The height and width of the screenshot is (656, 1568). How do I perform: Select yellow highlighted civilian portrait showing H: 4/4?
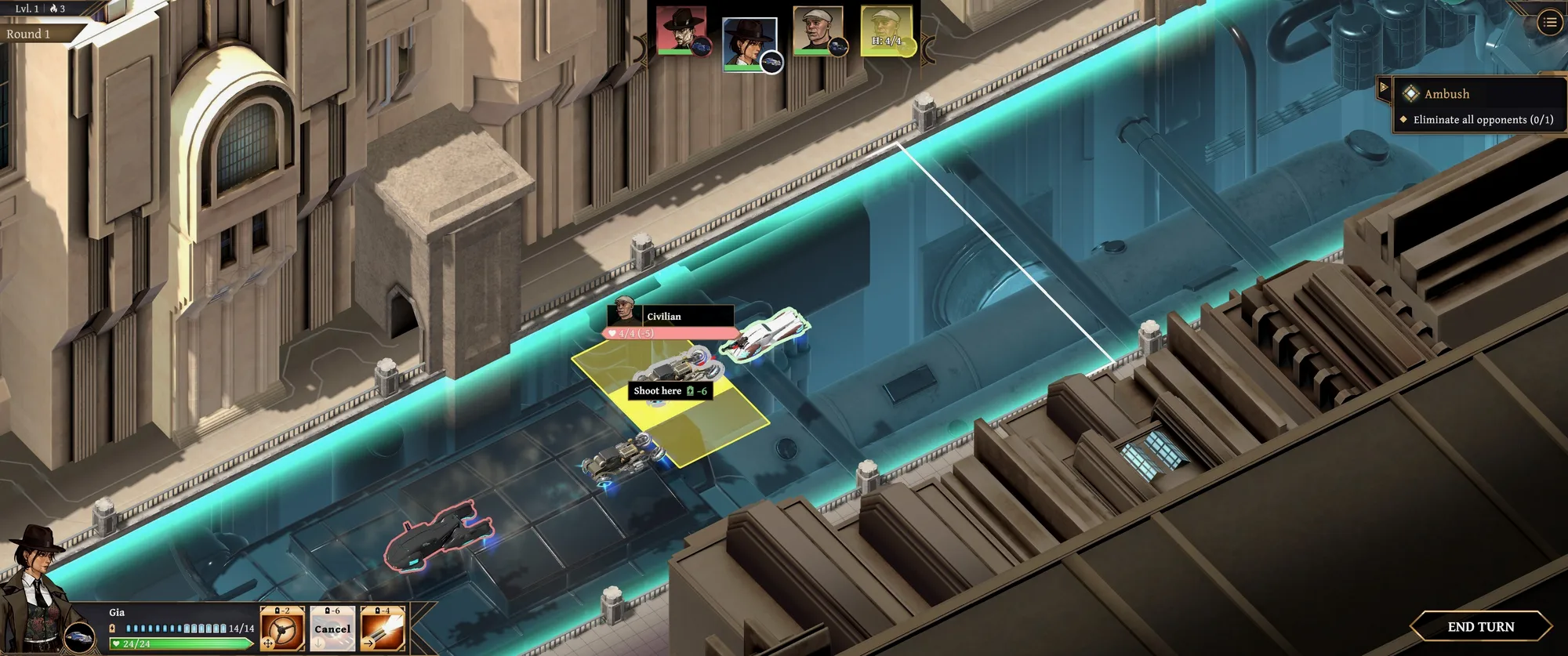(x=886, y=31)
